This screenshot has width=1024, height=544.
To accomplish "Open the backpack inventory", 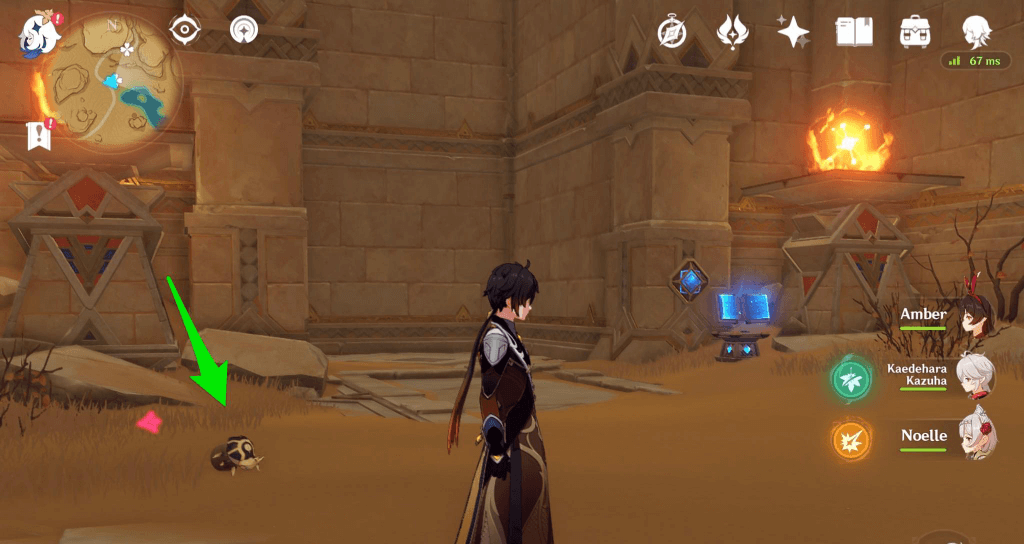I will (912, 32).
